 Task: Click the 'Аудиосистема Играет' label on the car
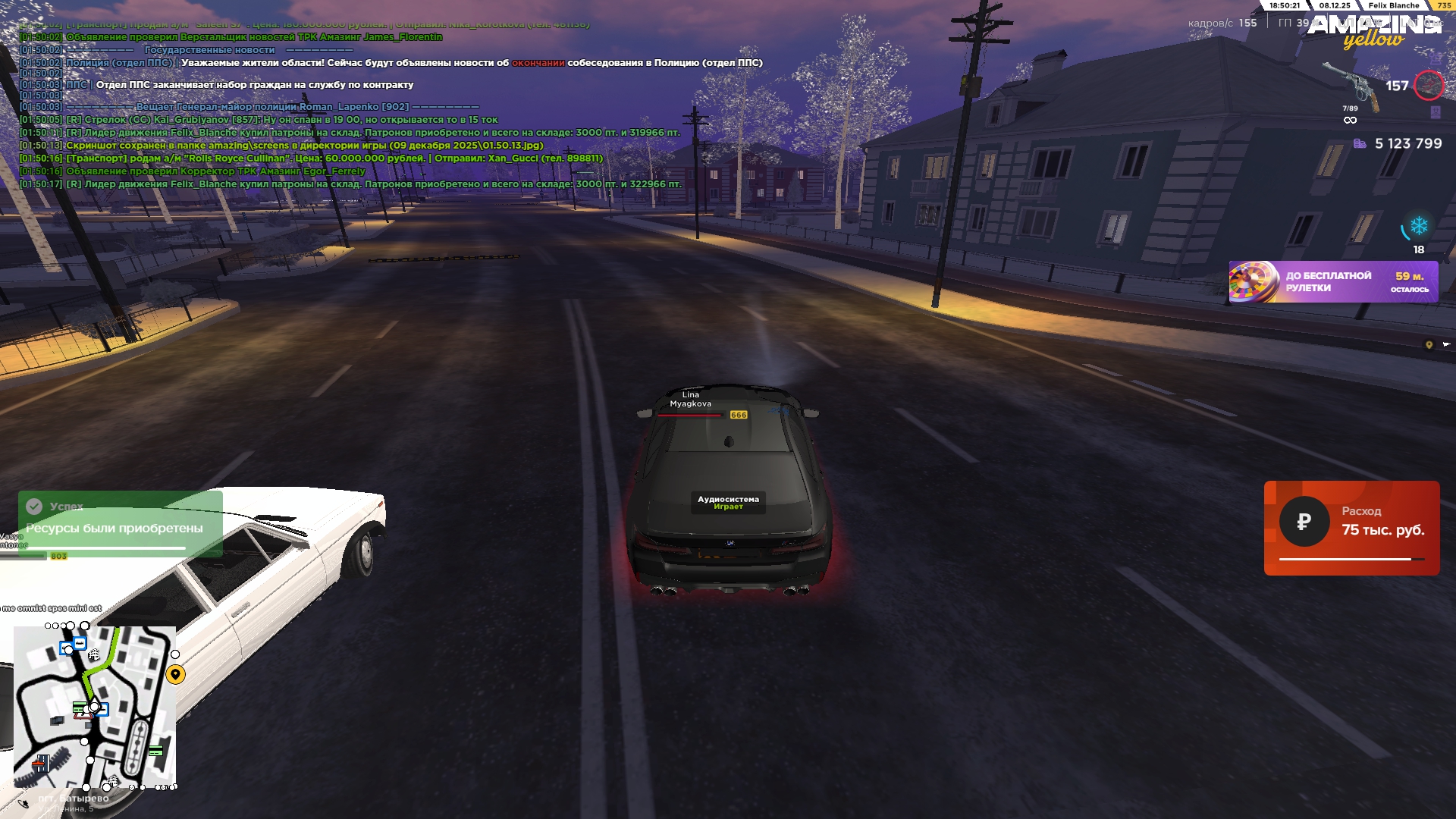(x=728, y=502)
